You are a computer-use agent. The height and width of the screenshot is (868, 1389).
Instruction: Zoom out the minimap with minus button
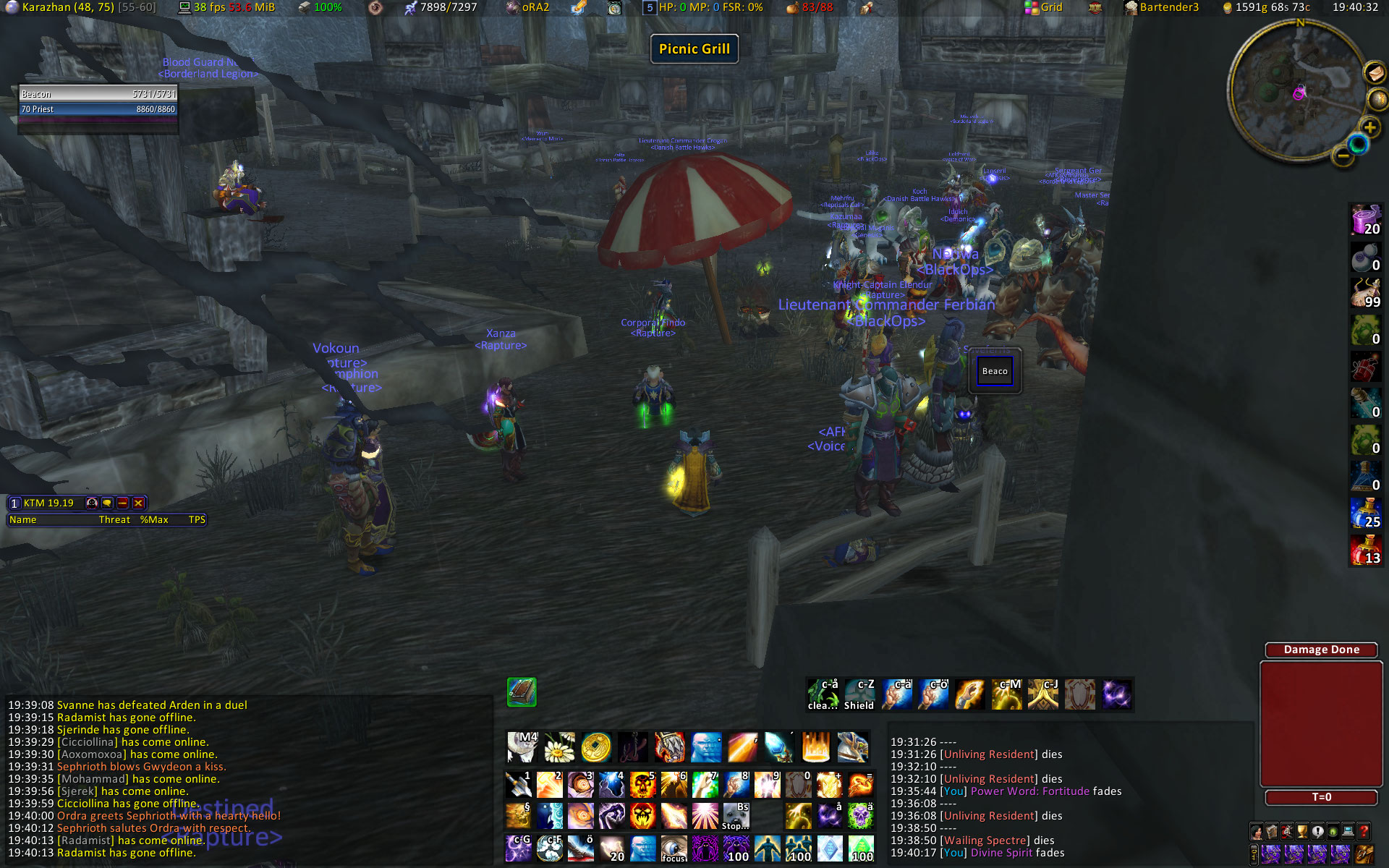coord(1343,155)
